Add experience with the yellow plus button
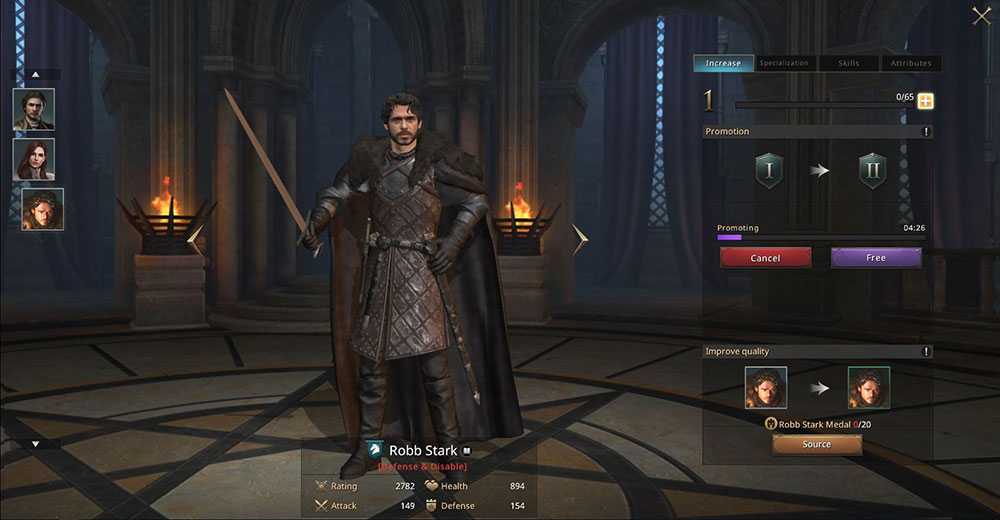Image resolution: width=1000 pixels, height=520 pixels. (x=925, y=101)
